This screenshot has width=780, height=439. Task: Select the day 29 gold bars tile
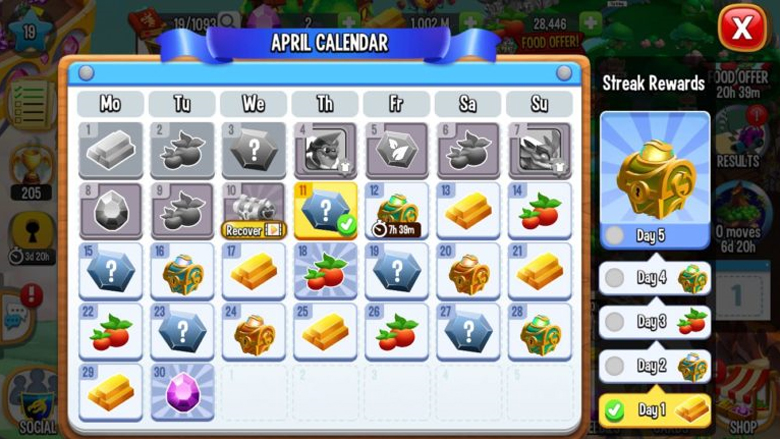pos(111,390)
